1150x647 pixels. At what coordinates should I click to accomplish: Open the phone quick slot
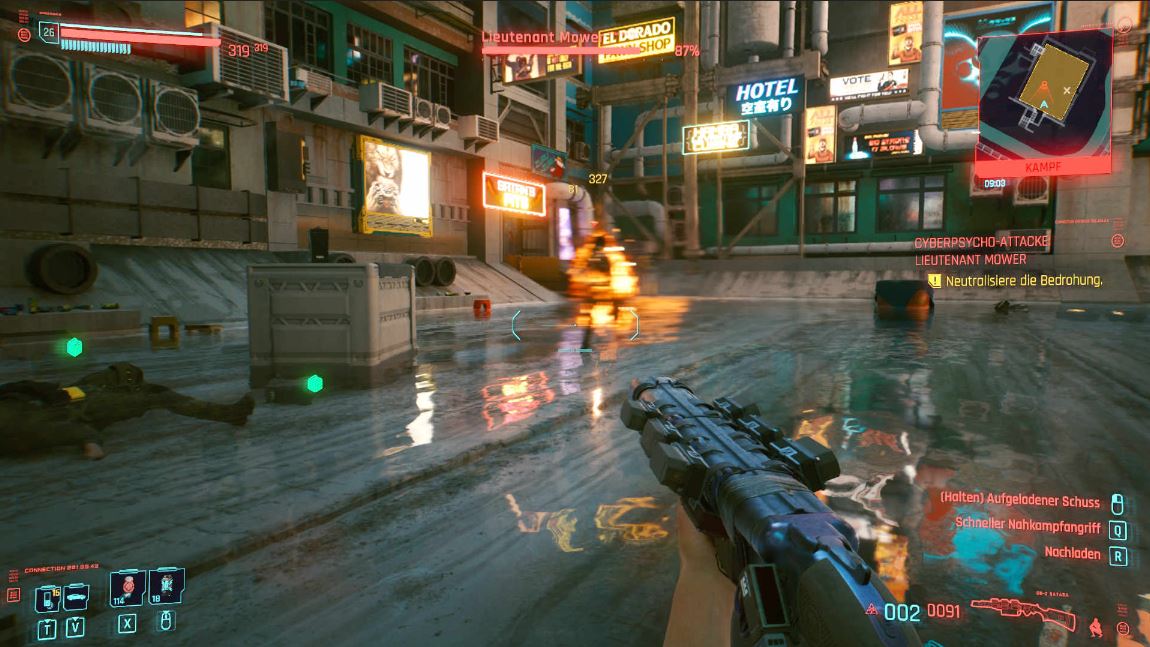coord(47,598)
